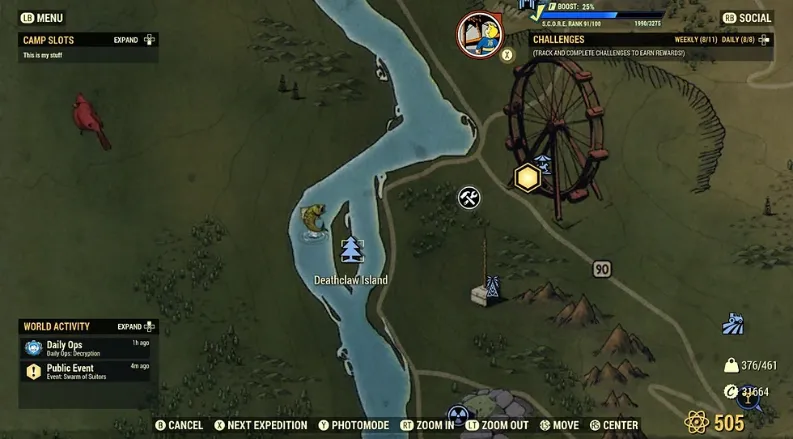Select the Deathclaw Island map marker
This screenshot has width=793, height=439.
click(350, 251)
